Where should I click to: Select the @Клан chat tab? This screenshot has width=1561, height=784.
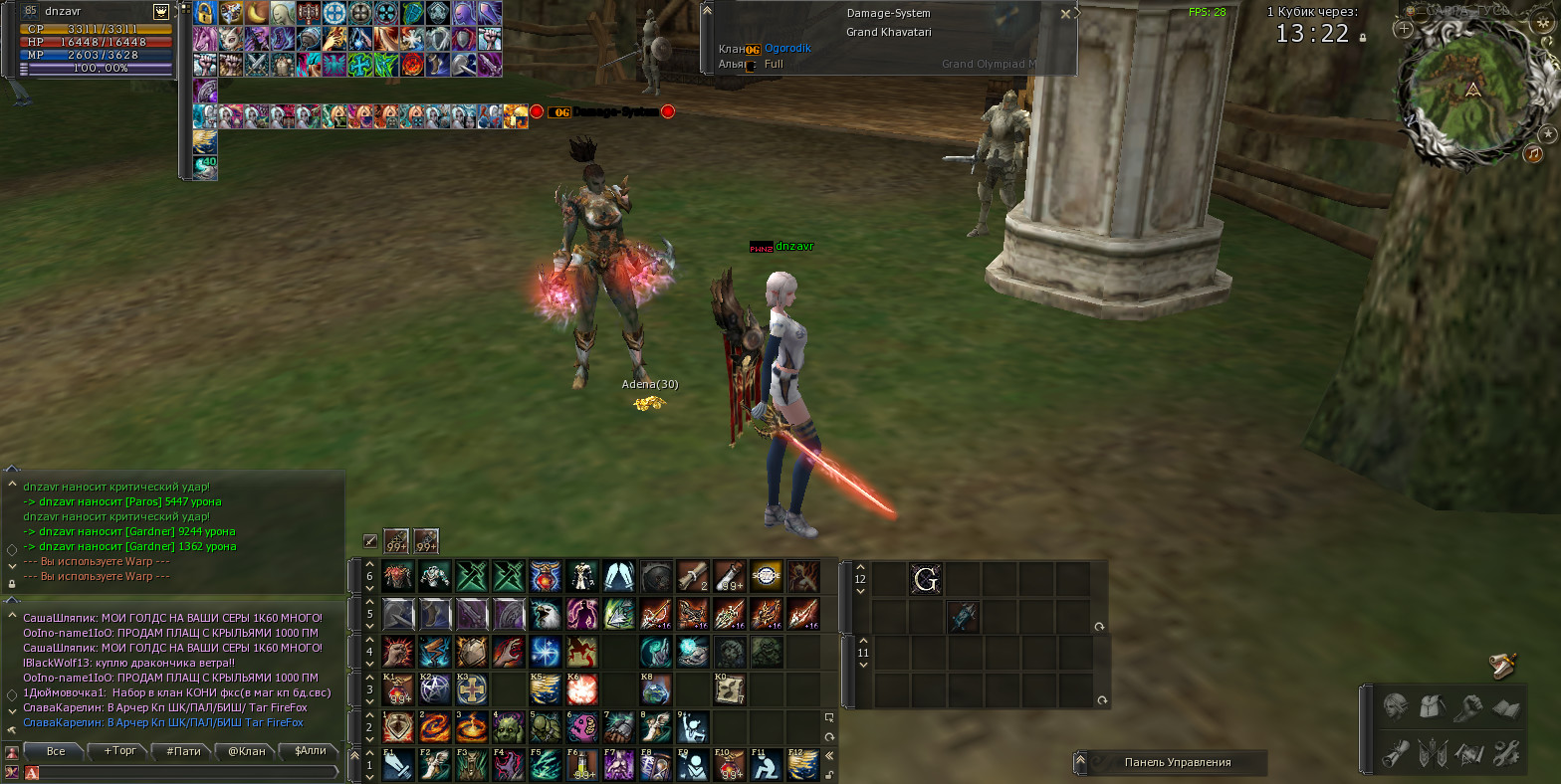tap(247, 751)
